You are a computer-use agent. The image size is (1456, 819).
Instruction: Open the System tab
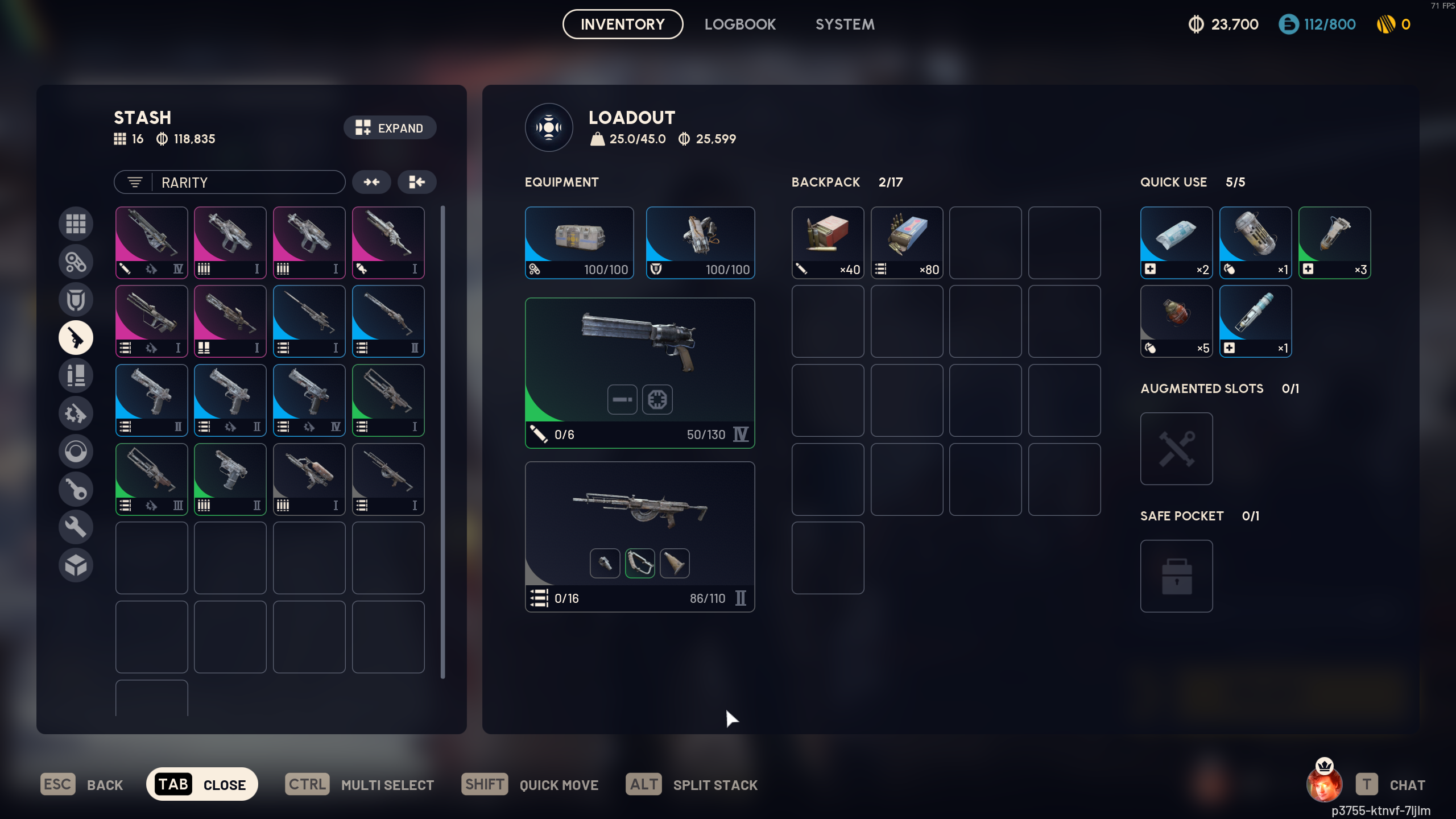(x=845, y=24)
